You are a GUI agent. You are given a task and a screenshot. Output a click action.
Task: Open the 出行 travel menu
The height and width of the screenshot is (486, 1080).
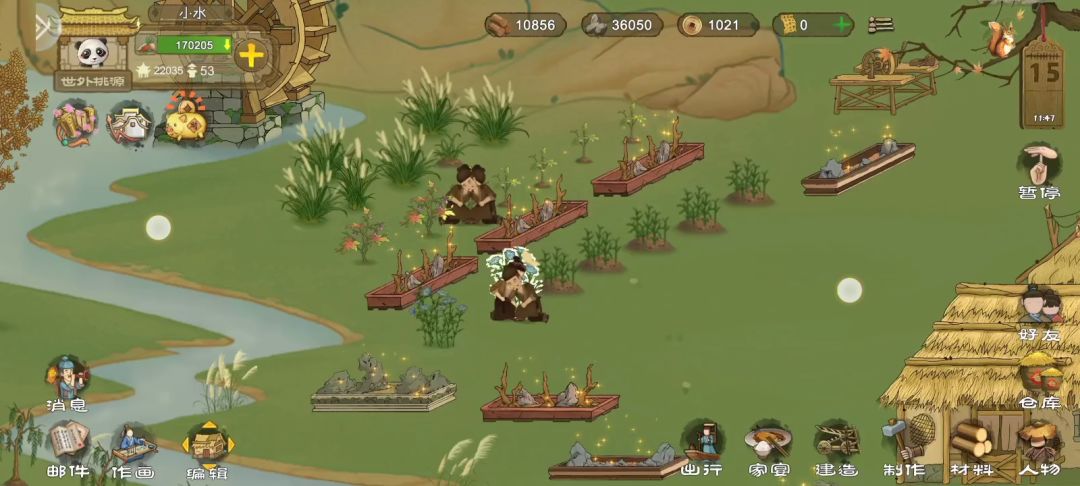pos(702,446)
